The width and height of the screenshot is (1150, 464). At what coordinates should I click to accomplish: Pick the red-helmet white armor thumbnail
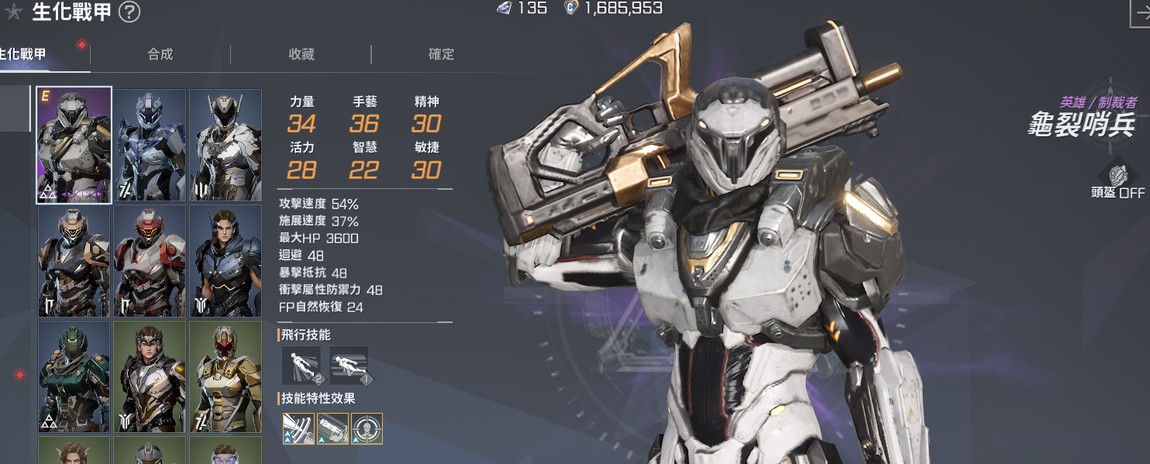point(150,262)
